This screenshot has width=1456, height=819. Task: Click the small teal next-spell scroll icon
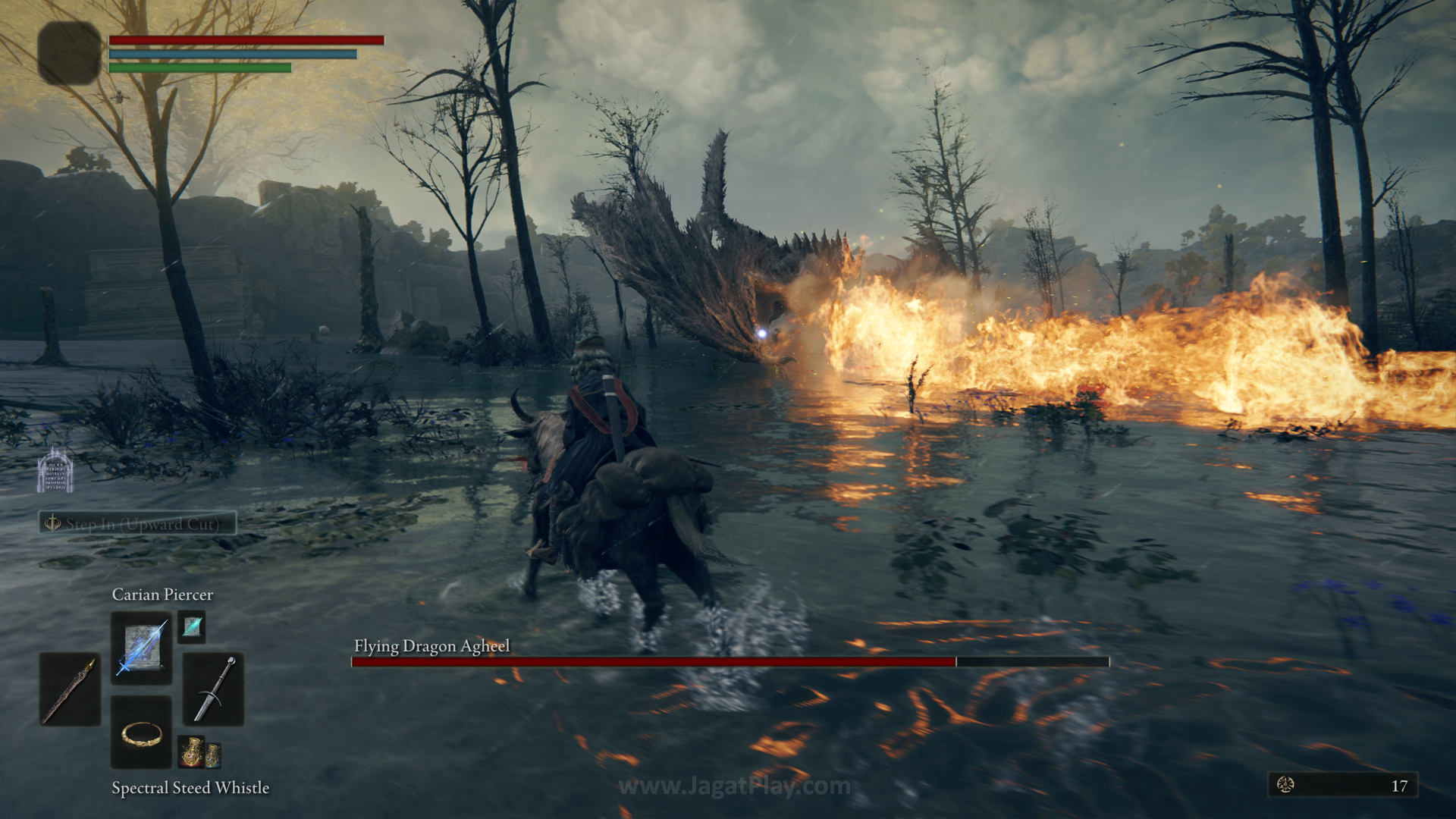pyautogui.click(x=192, y=627)
